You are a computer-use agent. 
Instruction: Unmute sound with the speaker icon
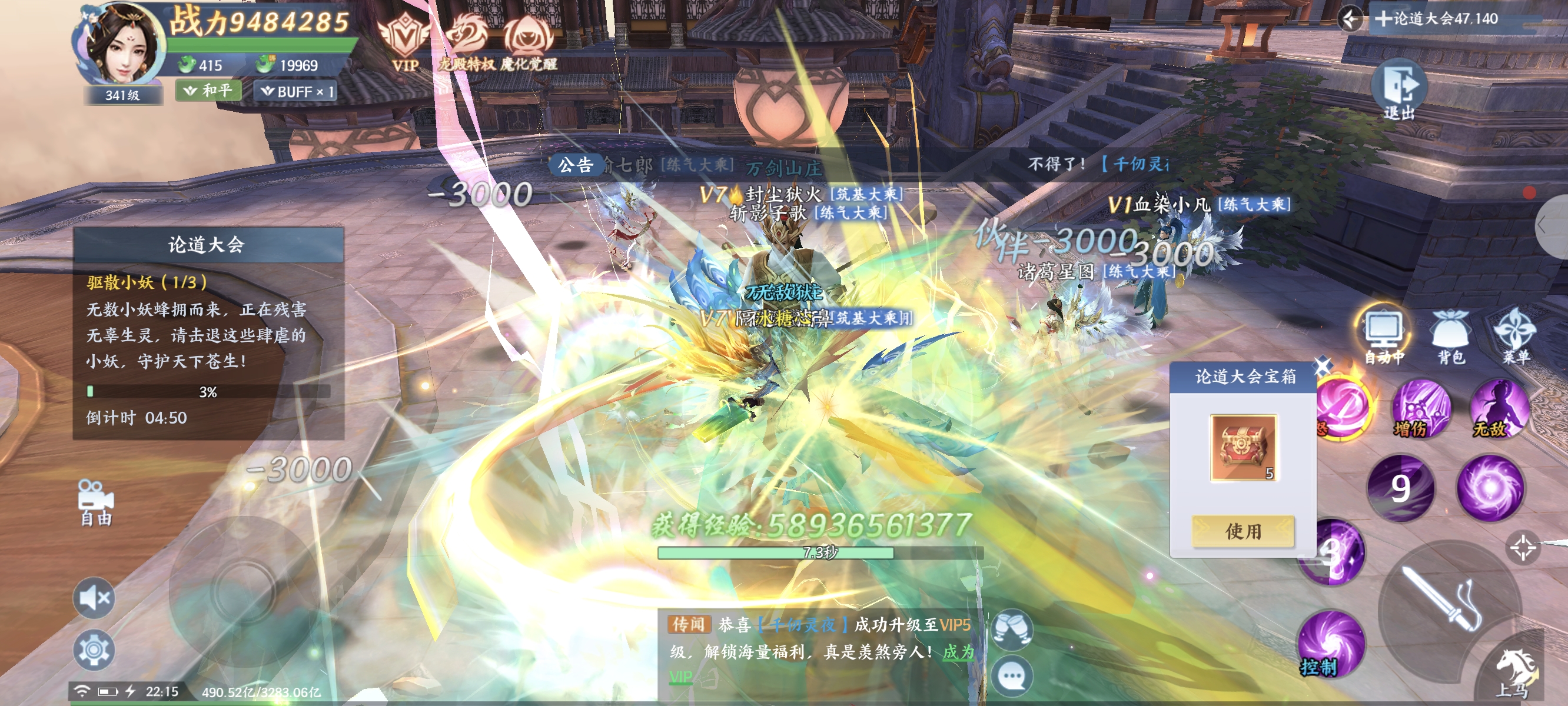point(94,598)
